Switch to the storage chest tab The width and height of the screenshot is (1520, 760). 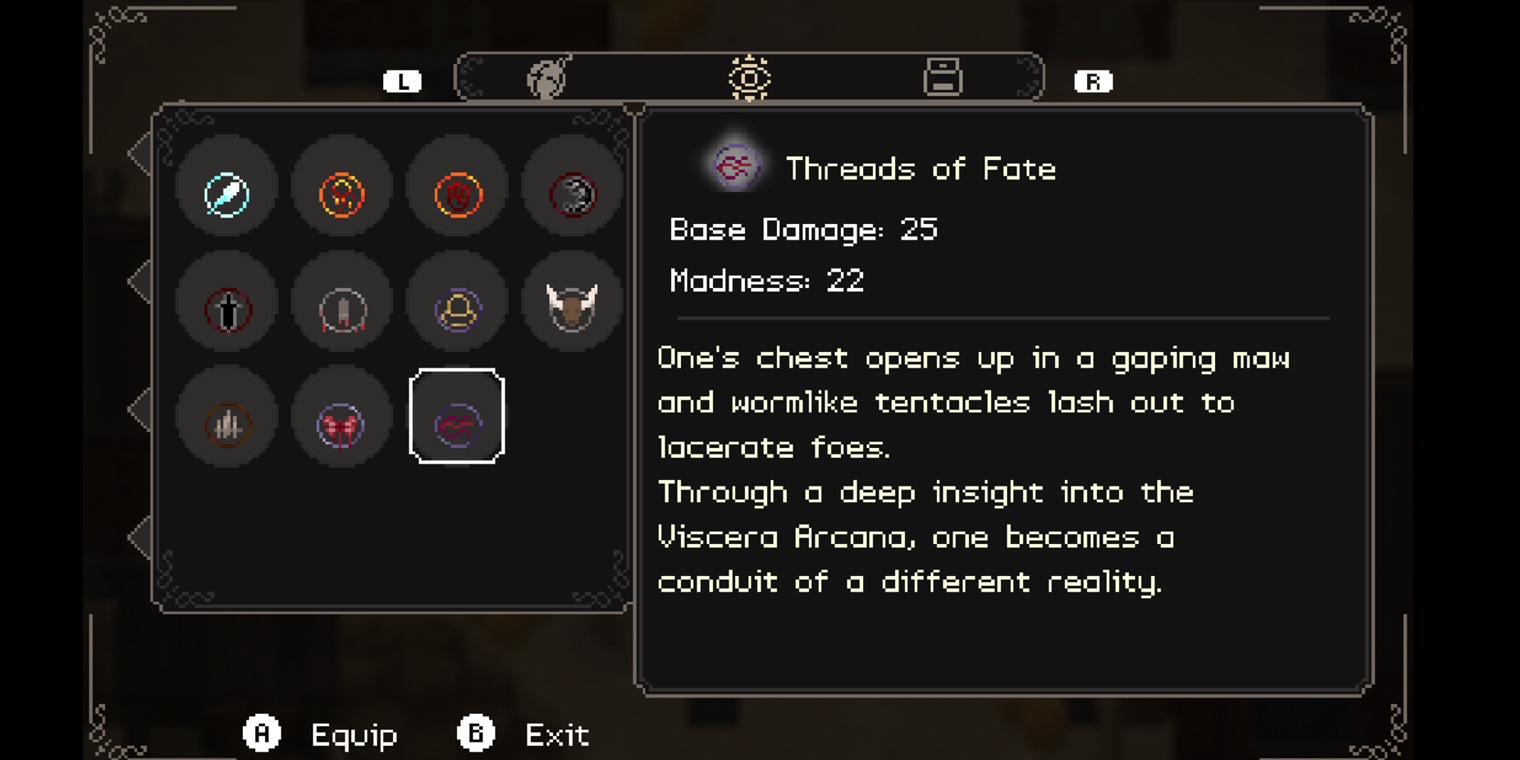[x=942, y=78]
